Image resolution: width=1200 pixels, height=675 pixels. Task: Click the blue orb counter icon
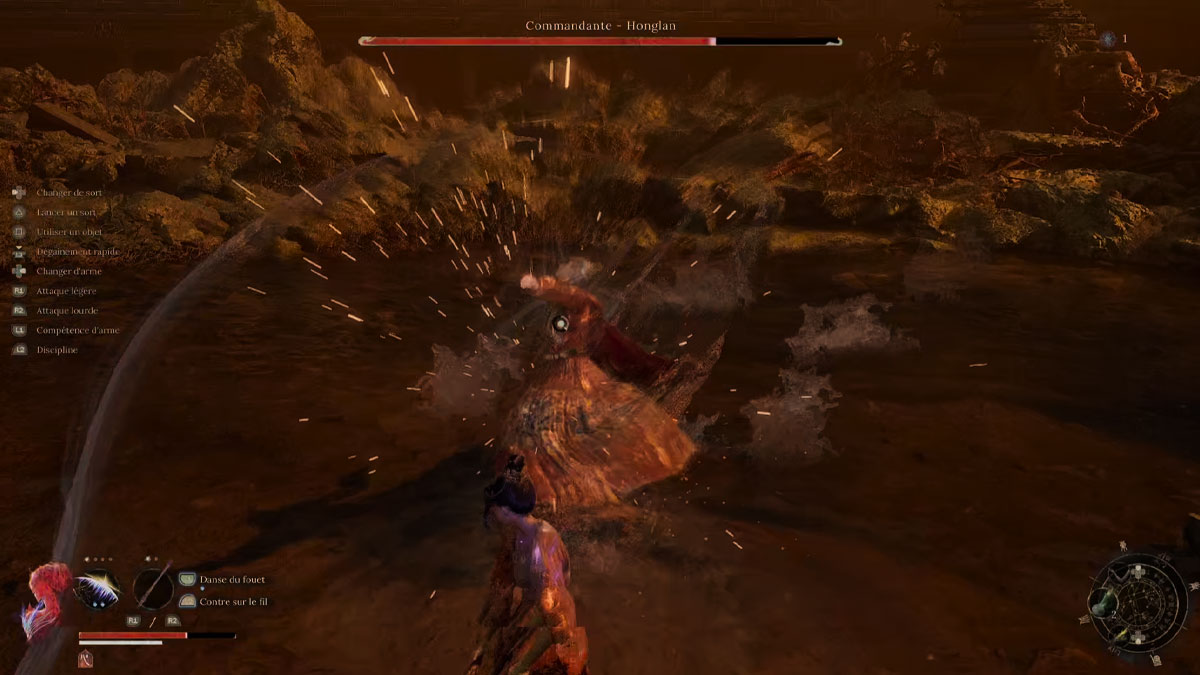coord(1108,39)
